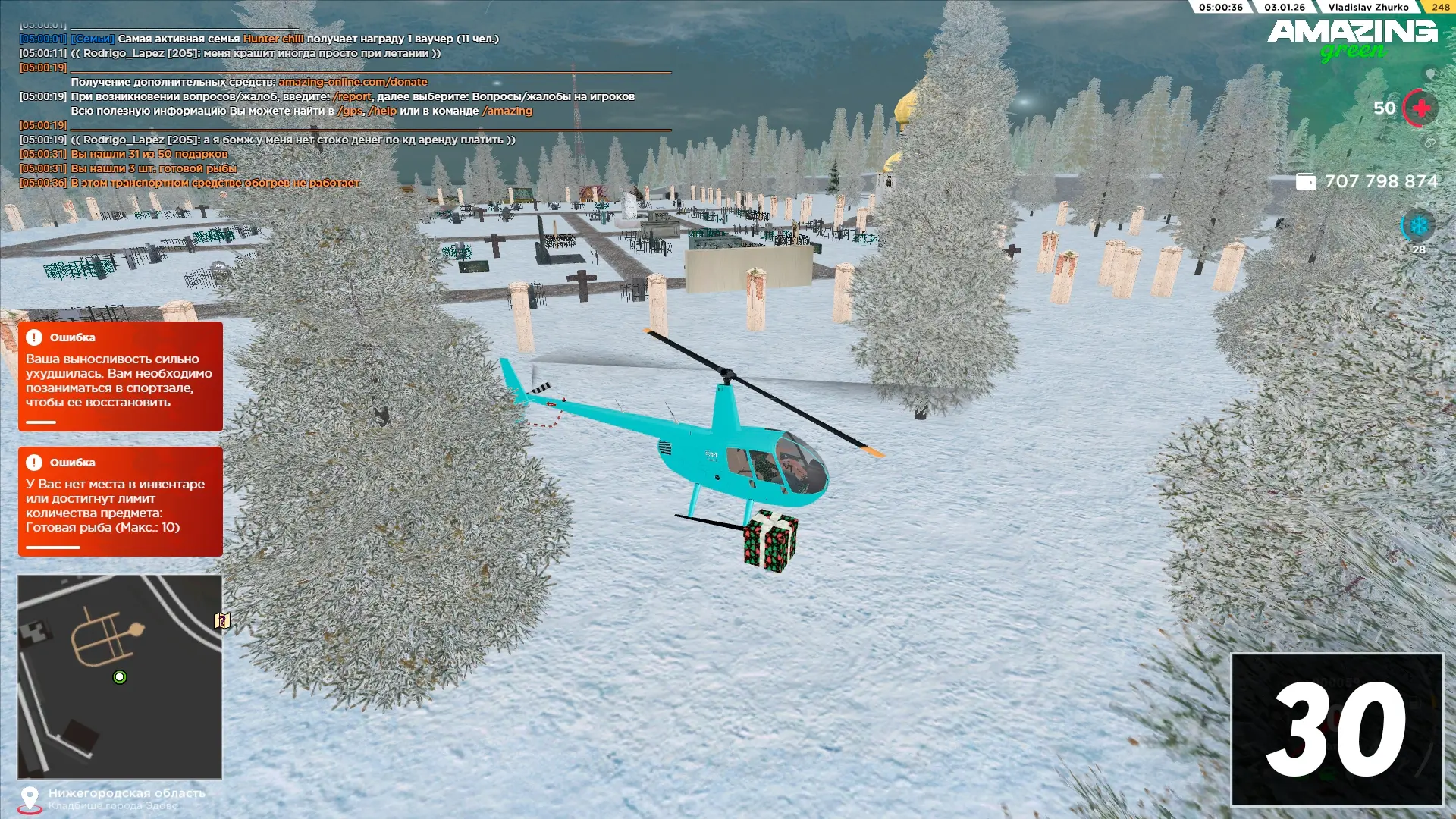Click the blue snowflake temperature icon

point(1418,226)
